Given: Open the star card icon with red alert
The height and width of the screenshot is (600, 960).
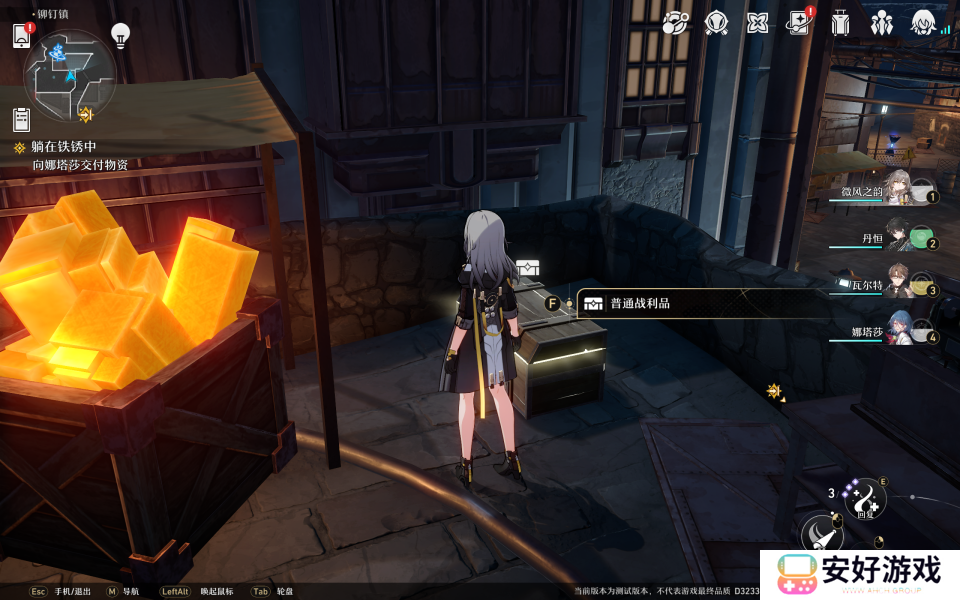Looking at the screenshot, I should tap(799, 22).
